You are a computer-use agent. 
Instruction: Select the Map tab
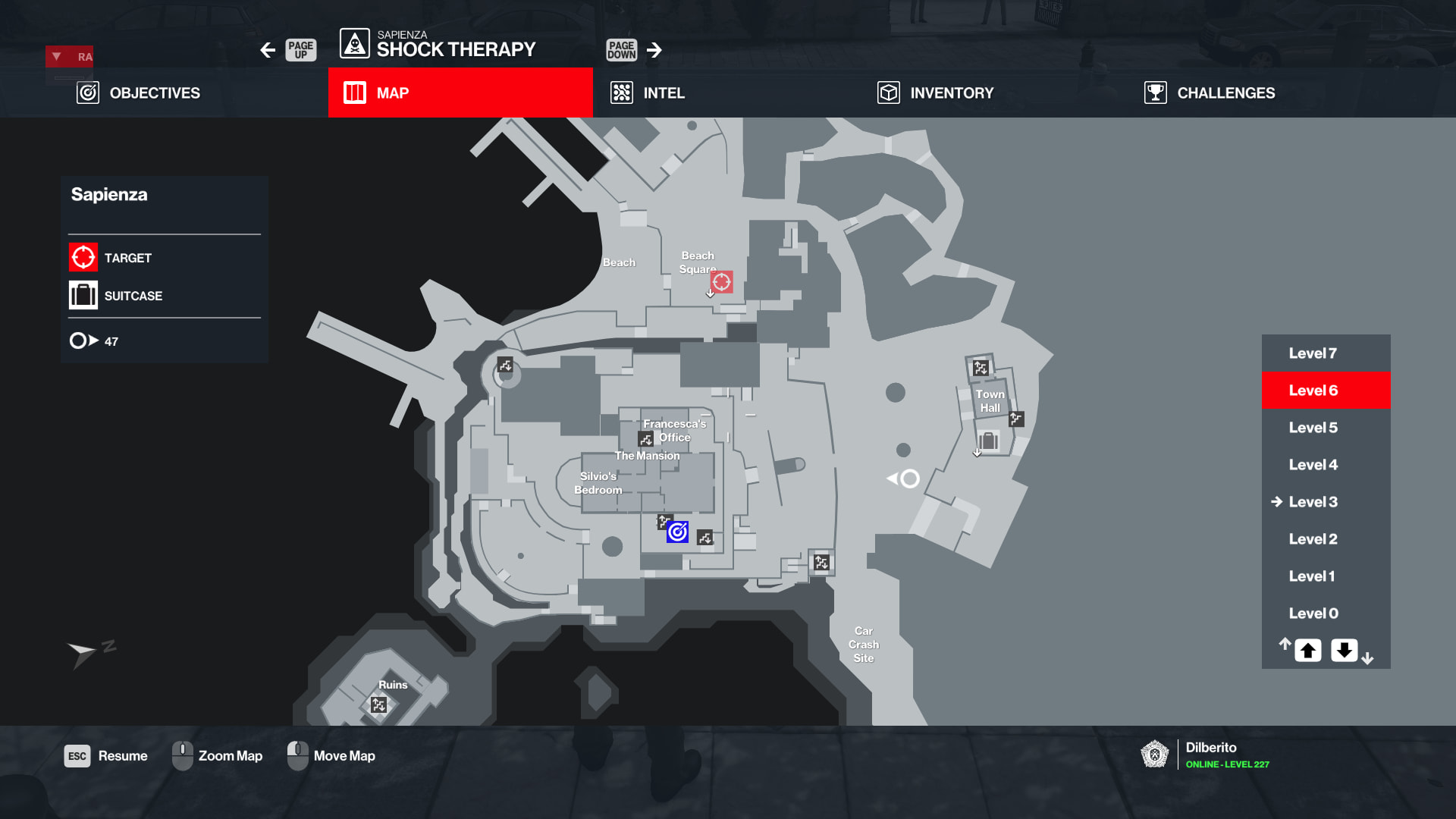pyautogui.click(x=460, y=93)
